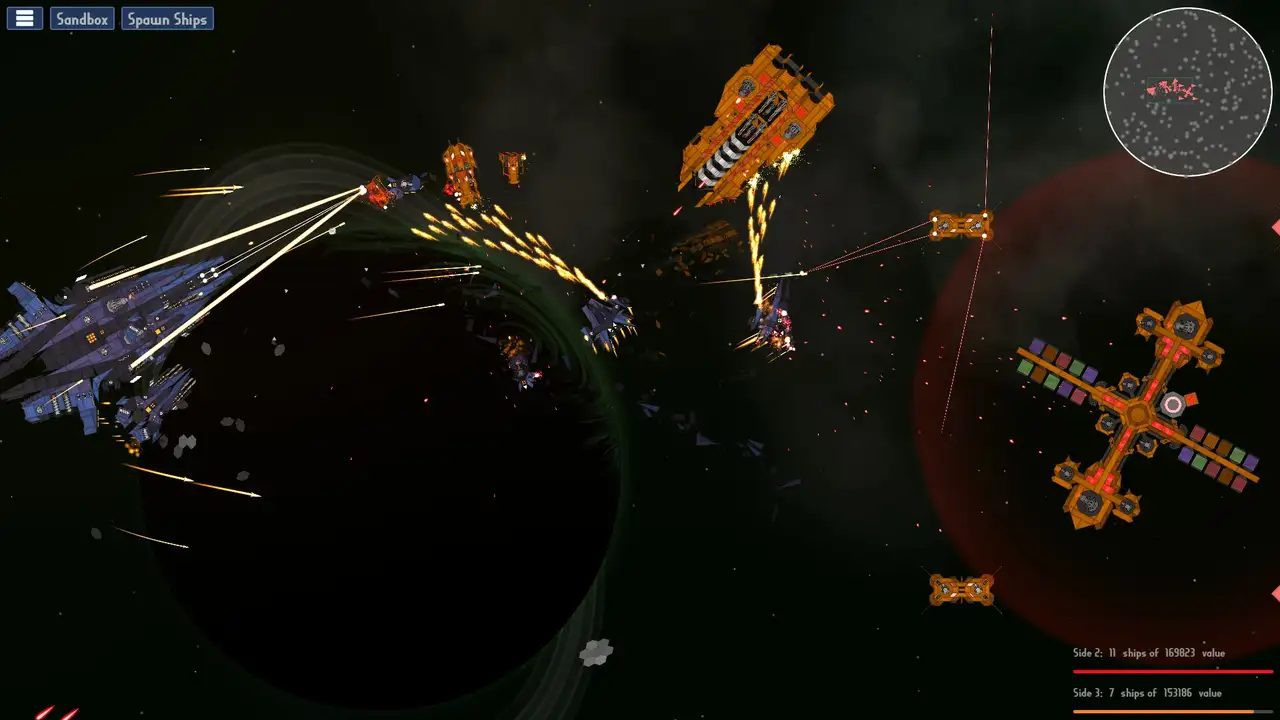Click the Side 2 ships value text
This screenshot has height=720, width=1280.
point(1150,651)
